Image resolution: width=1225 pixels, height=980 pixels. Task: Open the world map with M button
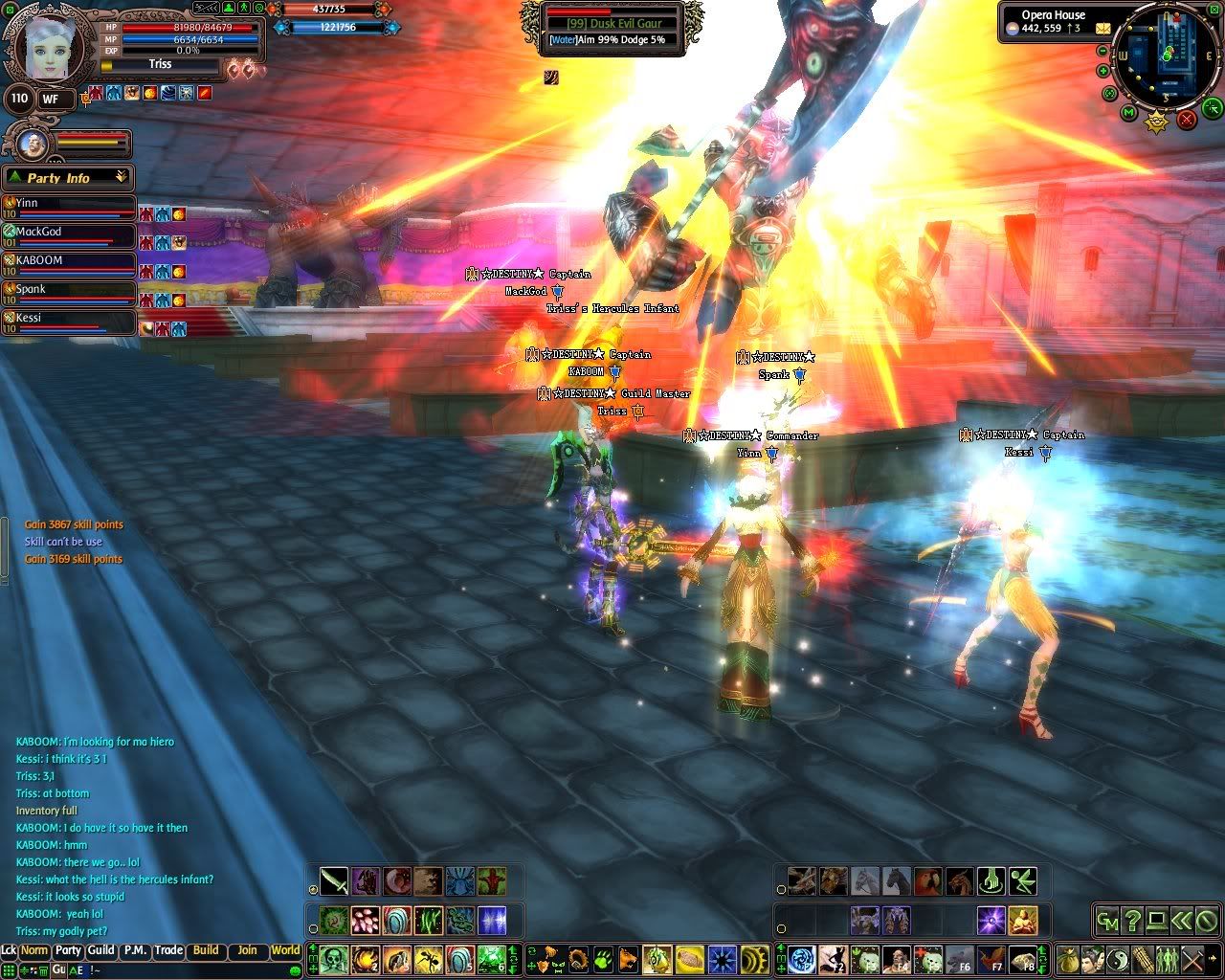[x=1129, y=114]
